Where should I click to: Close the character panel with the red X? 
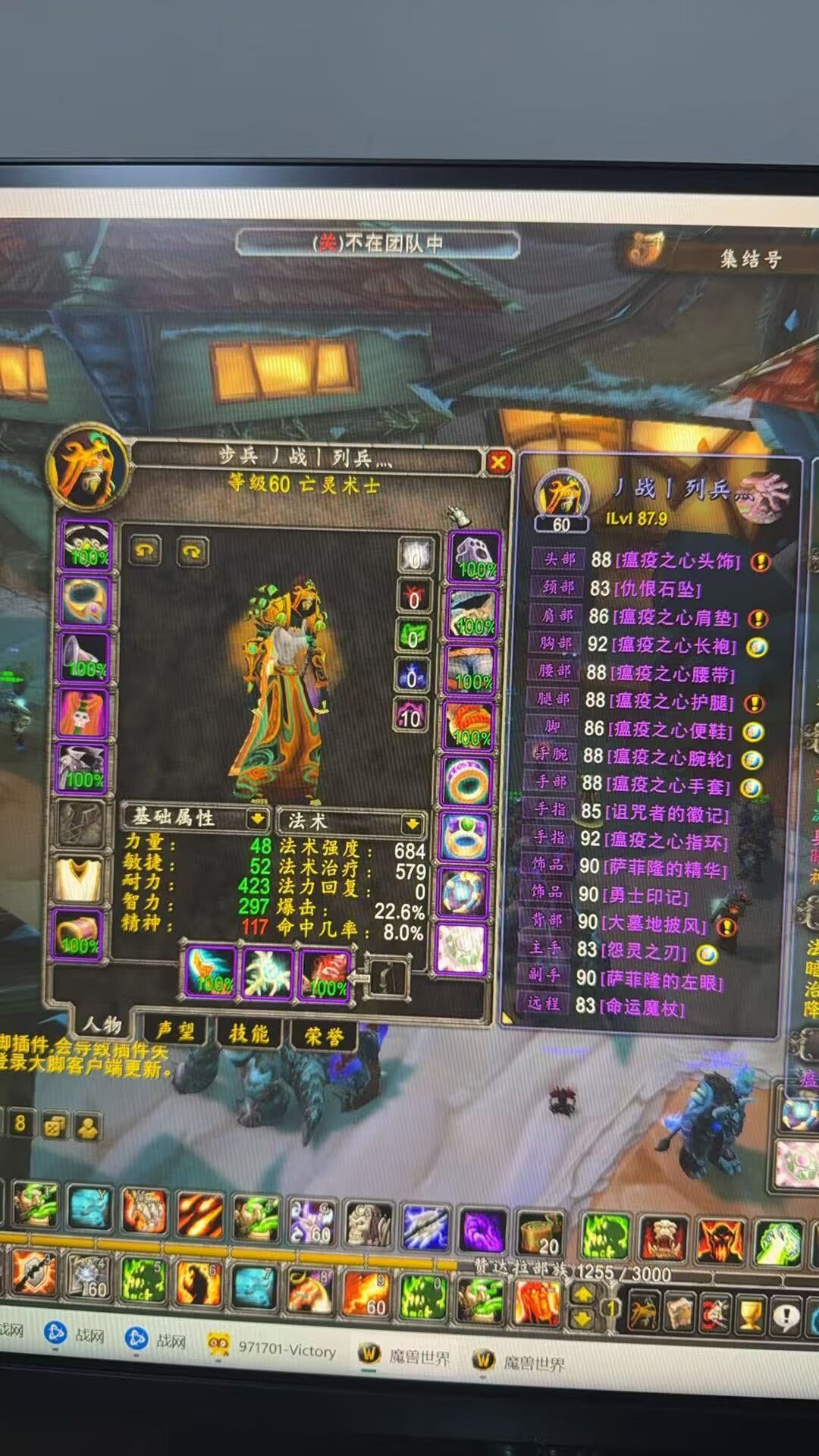[x=498, y=462]
